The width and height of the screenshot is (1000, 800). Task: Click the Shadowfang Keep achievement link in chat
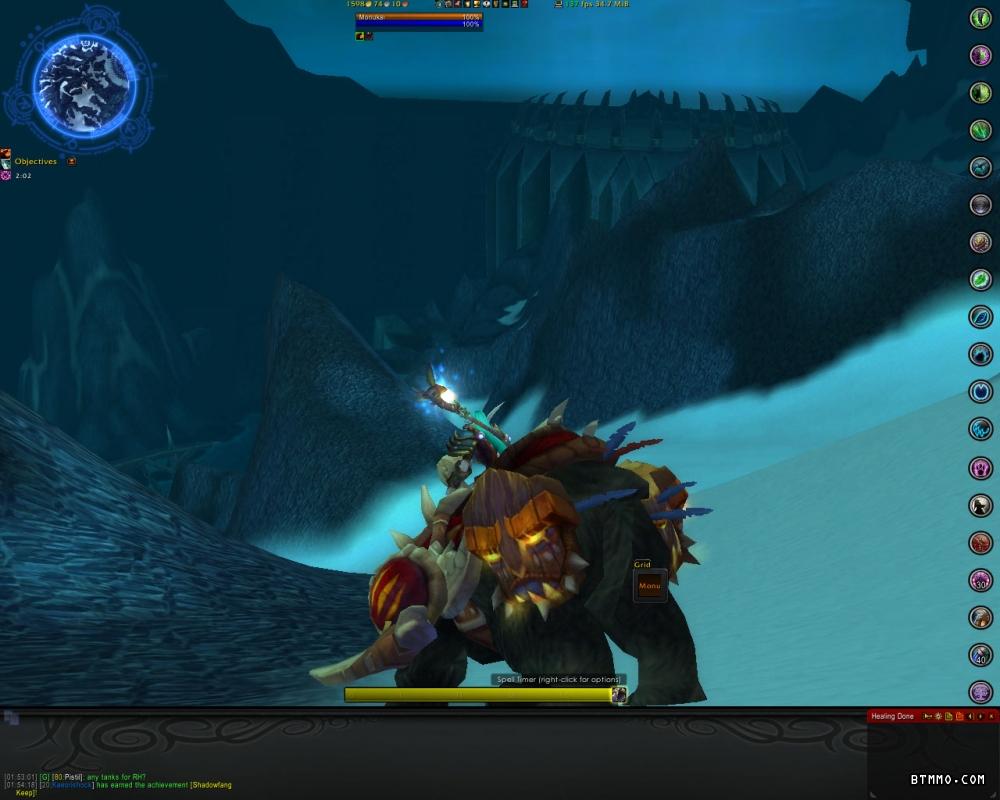click(x=211, y=785)
